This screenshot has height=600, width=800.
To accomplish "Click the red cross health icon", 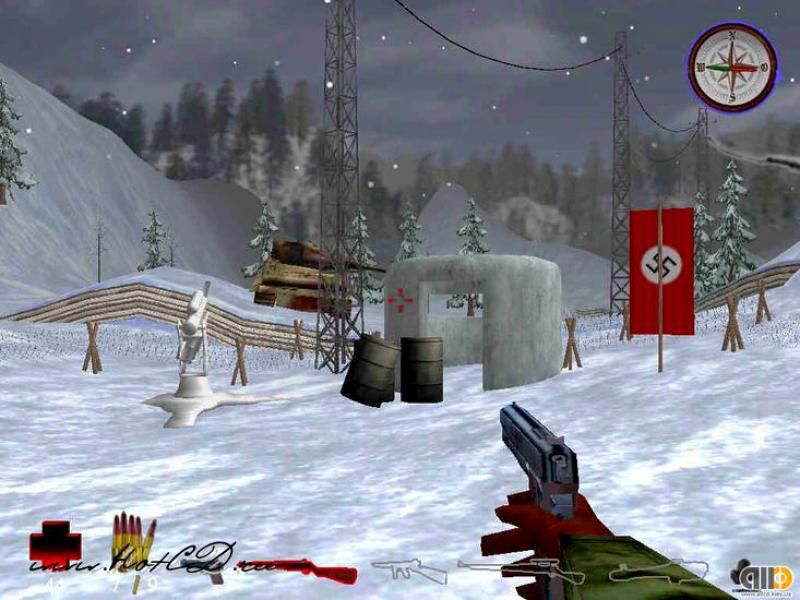I will coord(55,544).
